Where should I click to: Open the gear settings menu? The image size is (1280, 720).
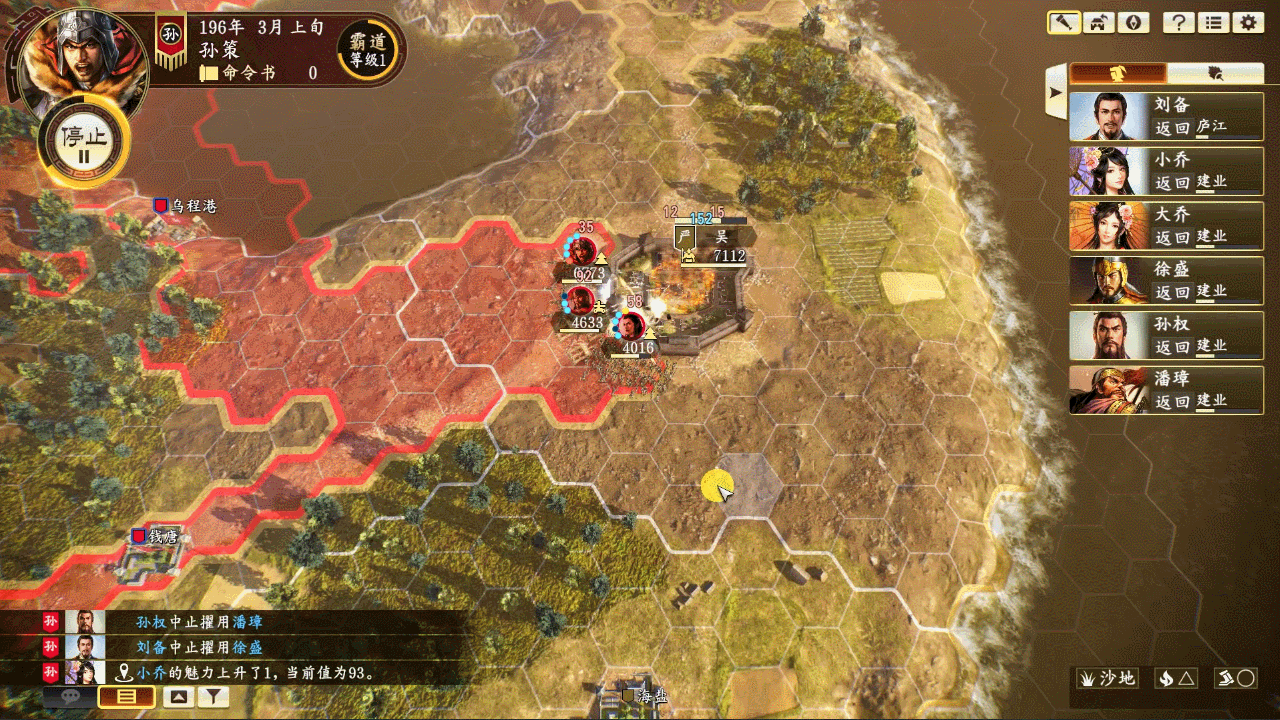click(x=1247, y=23)
